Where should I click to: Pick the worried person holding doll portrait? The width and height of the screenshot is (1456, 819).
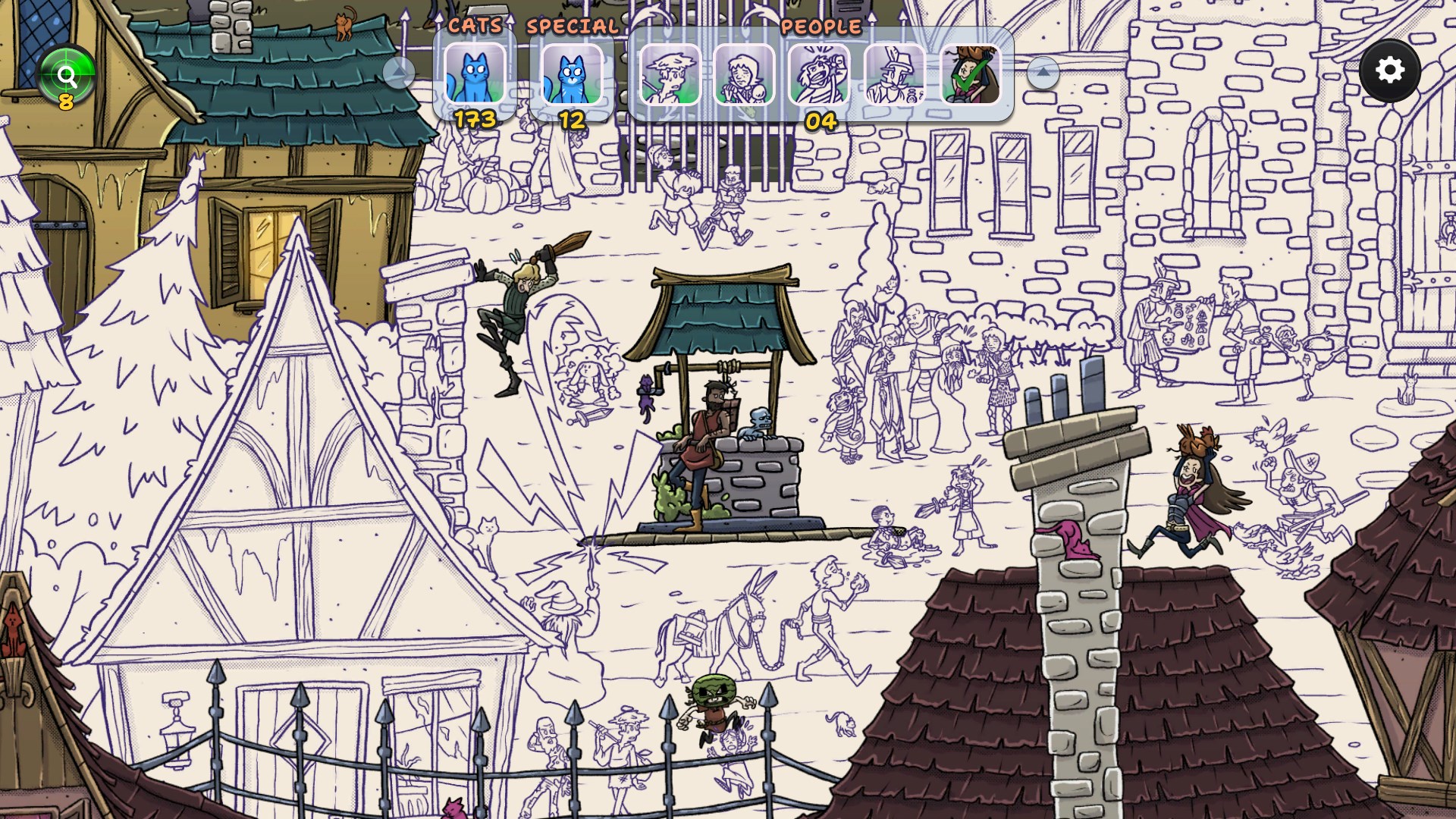[744, 74]
